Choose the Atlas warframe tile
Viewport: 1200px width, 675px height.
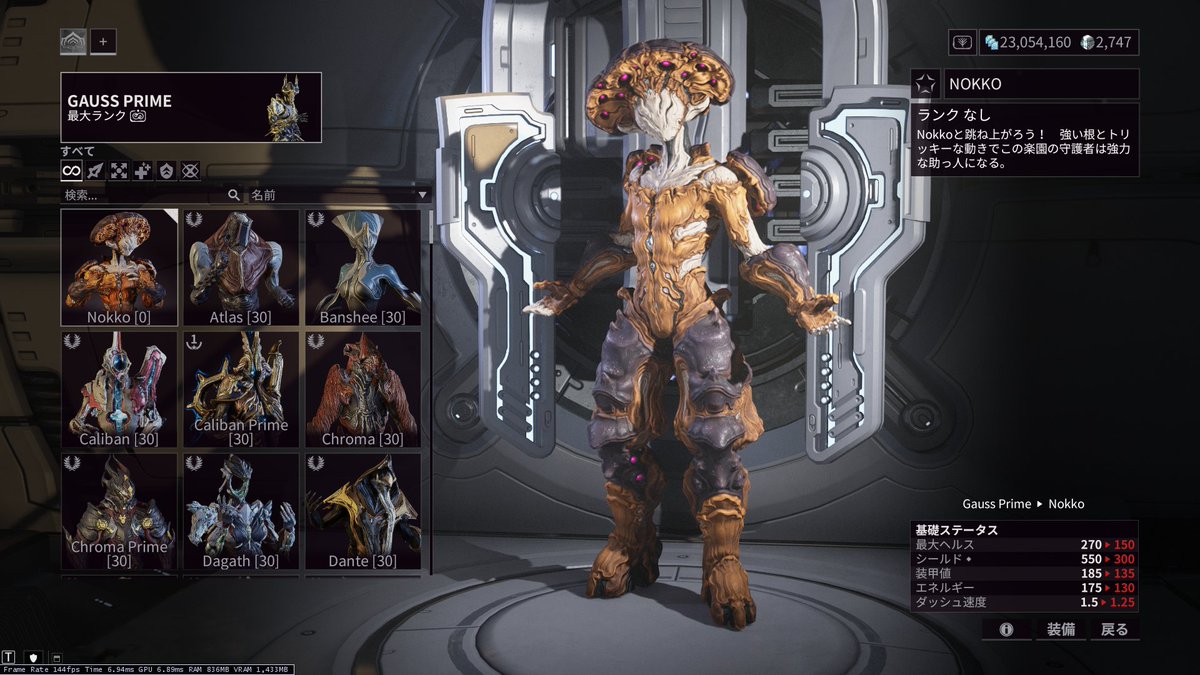pos(241,268)
